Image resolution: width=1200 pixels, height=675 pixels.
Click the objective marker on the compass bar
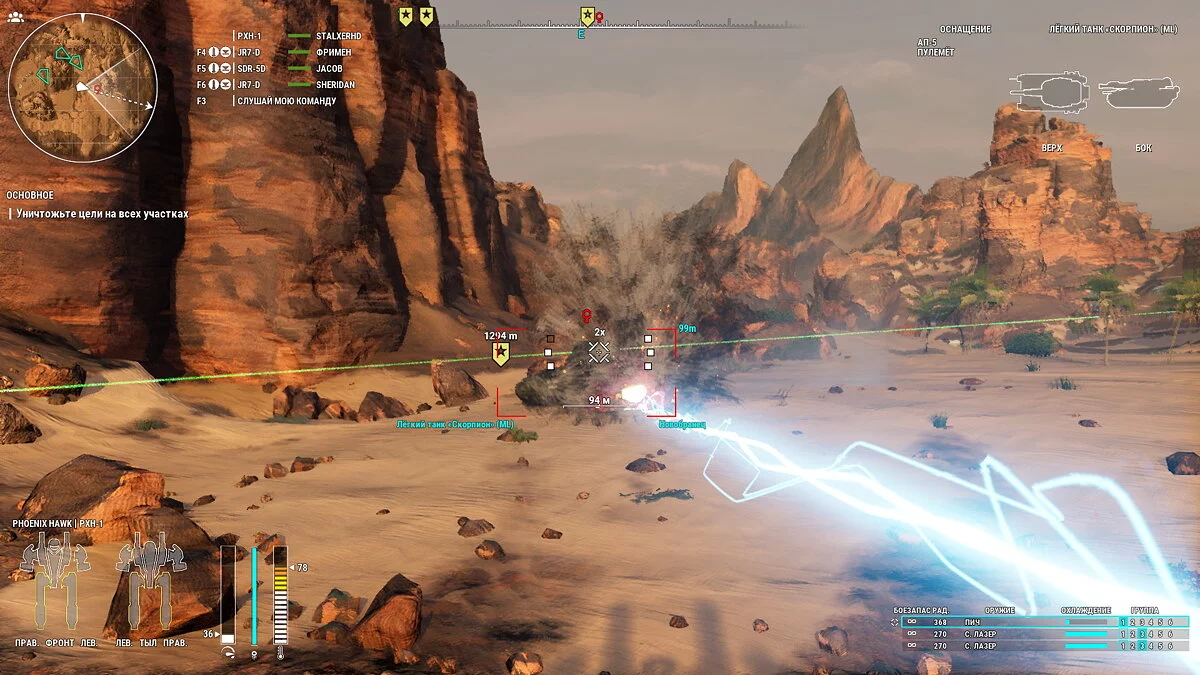(587, 15)
